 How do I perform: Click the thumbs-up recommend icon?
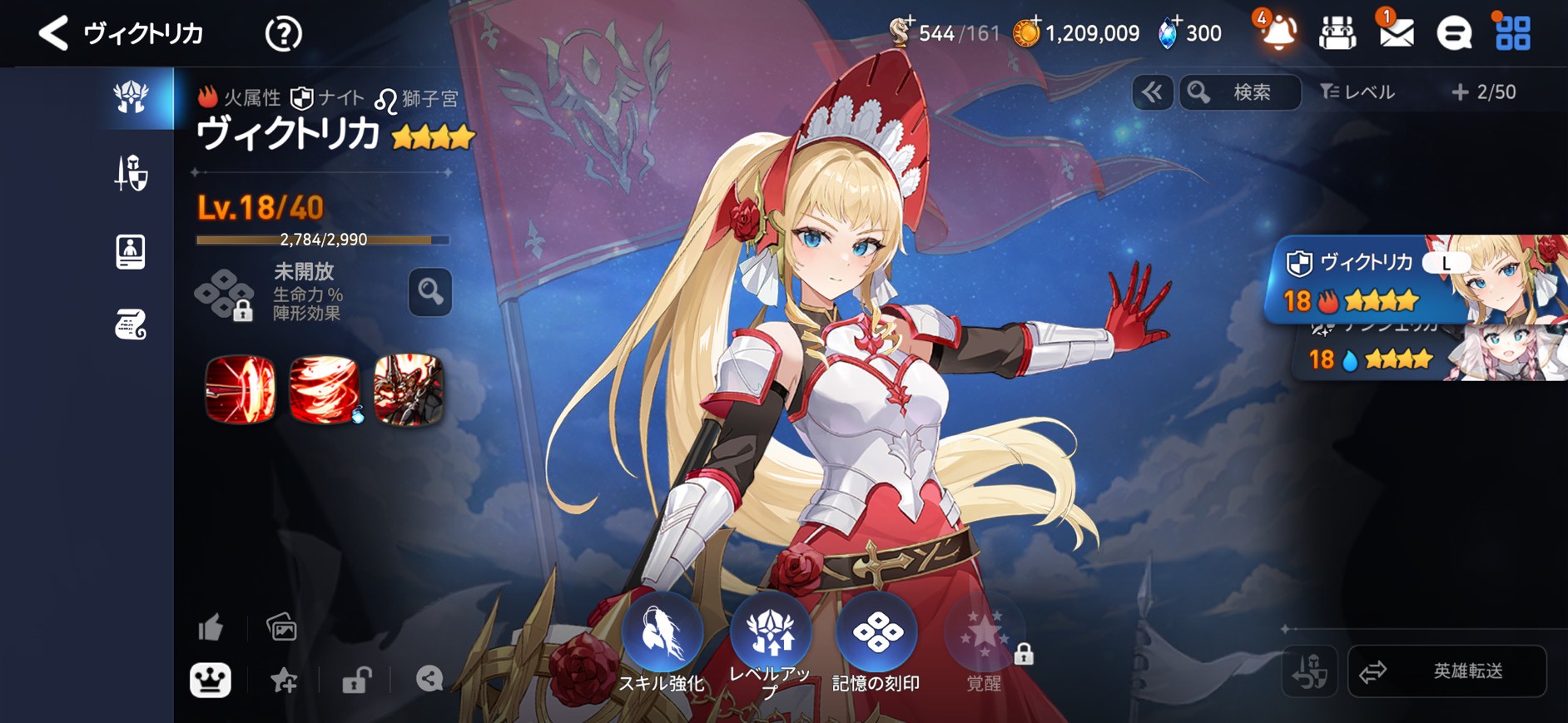click(x=211, y=627)
